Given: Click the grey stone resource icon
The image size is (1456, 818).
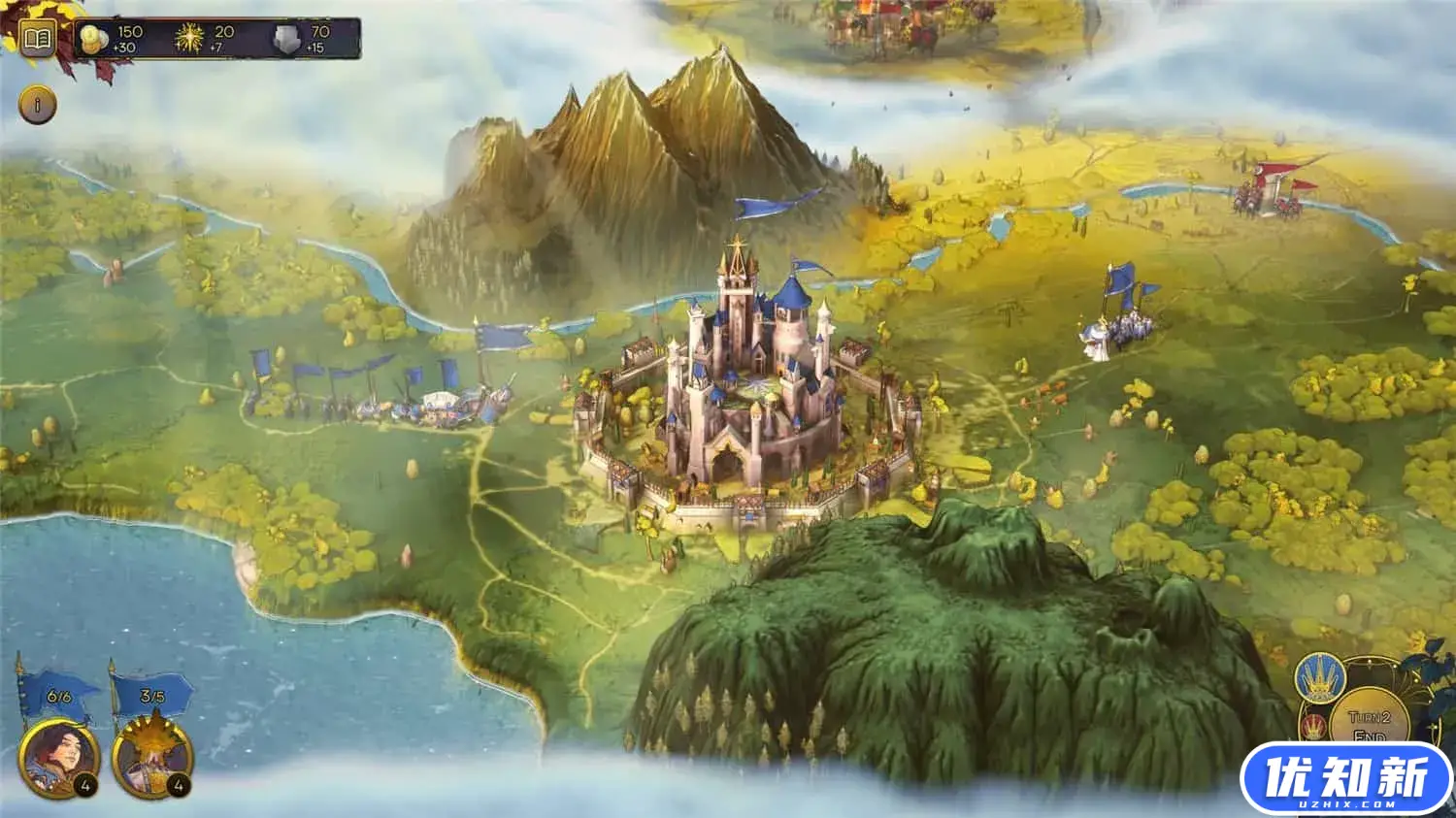Looking at the screenshot, I should click(286, 40).
